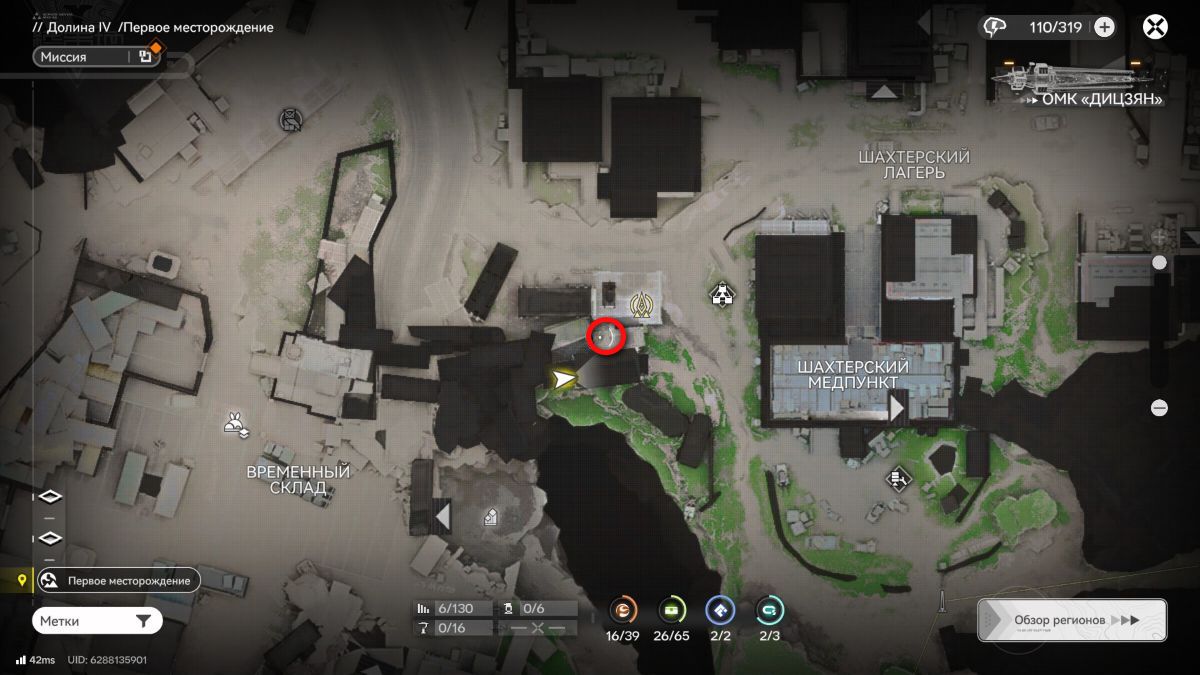Add stamina with the plus button
The image size is (1200, 675).
coord(1104,27)
